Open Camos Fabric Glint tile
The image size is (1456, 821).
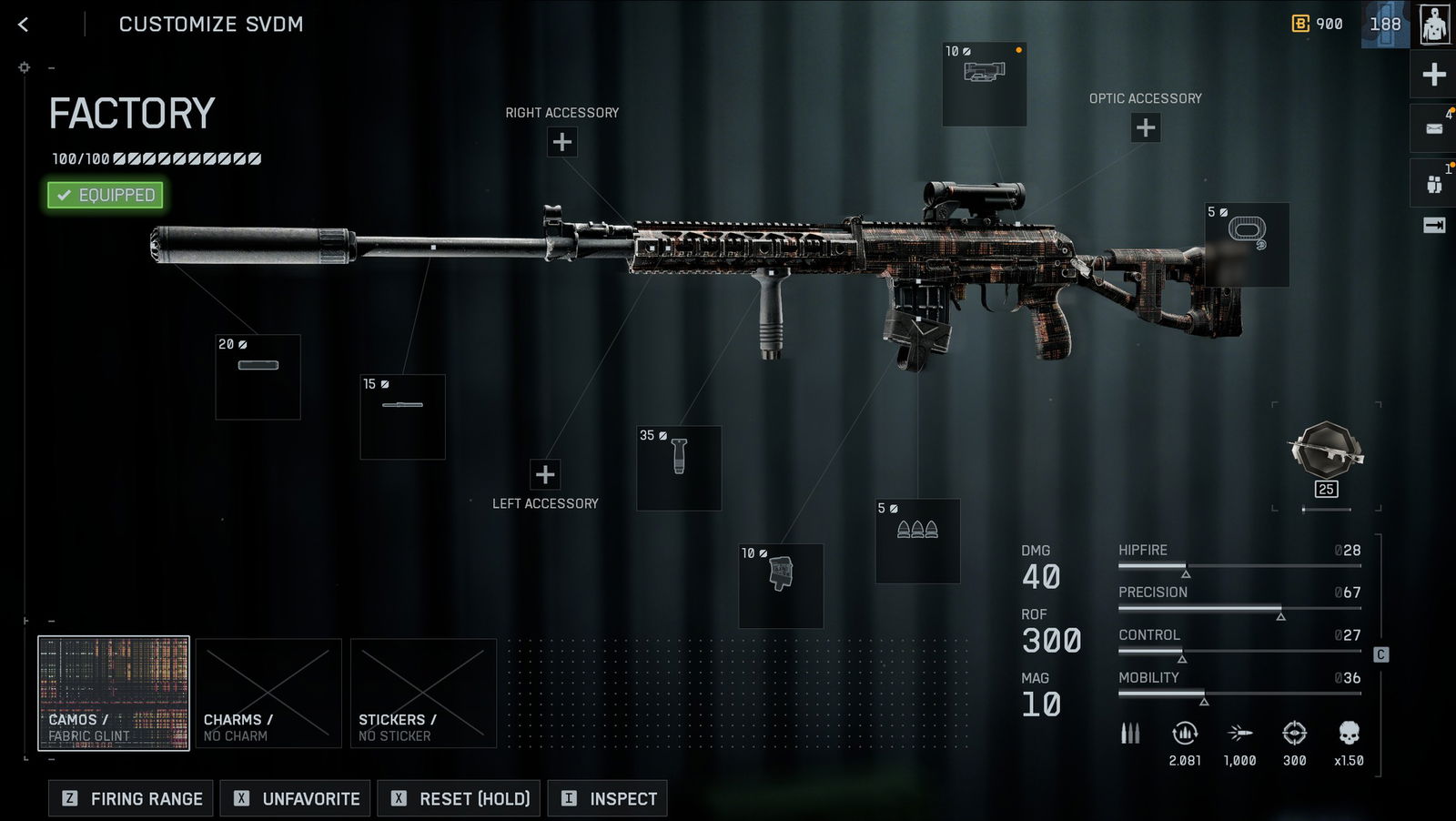click(114, 694)
